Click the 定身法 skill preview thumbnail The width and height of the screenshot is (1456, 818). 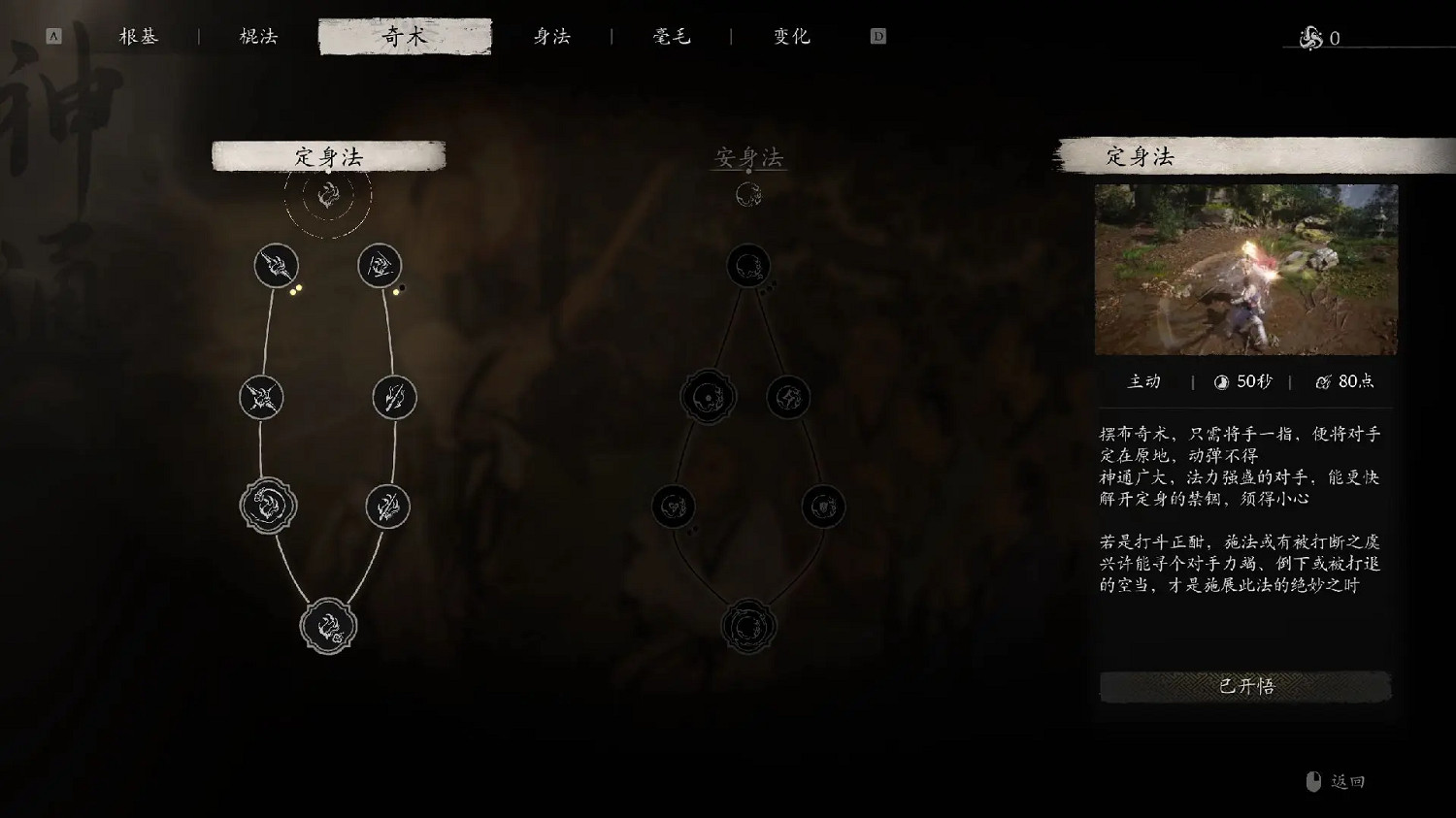tap(1245, 270)
